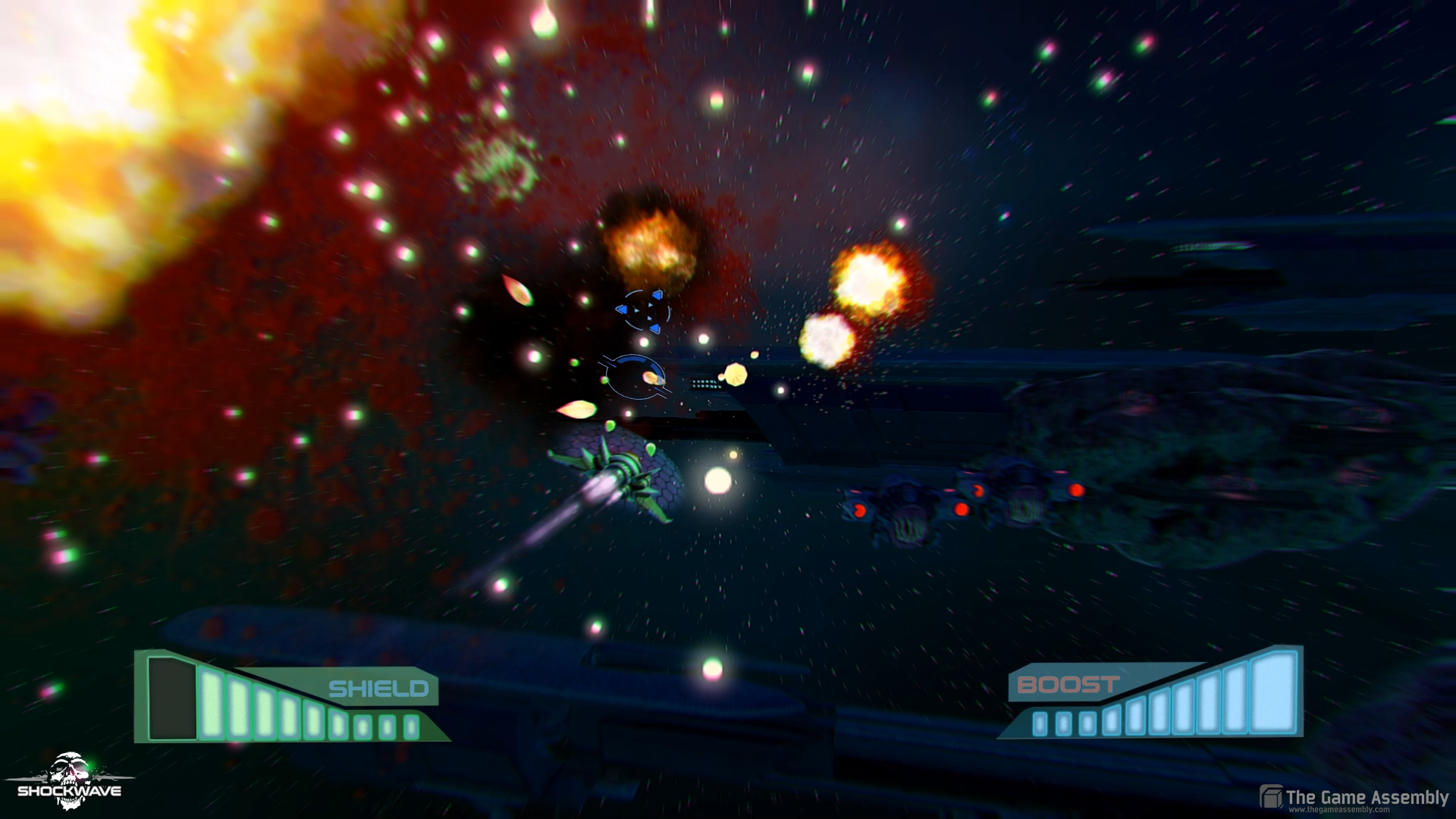Click the leftmost red enemy eye marker
1456x819 pixels.
tap(859, 510)
